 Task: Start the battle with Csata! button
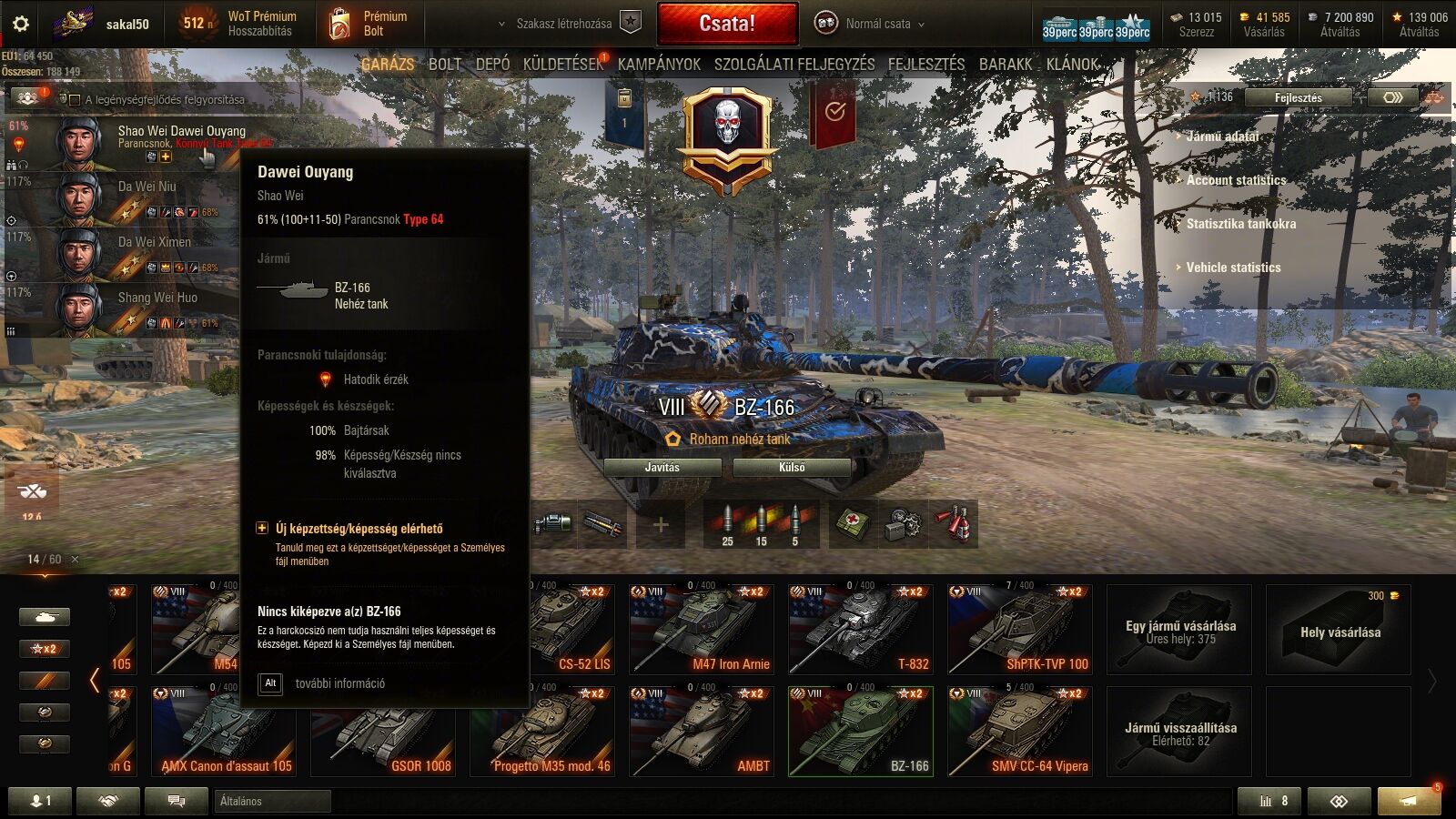point(727,24)
